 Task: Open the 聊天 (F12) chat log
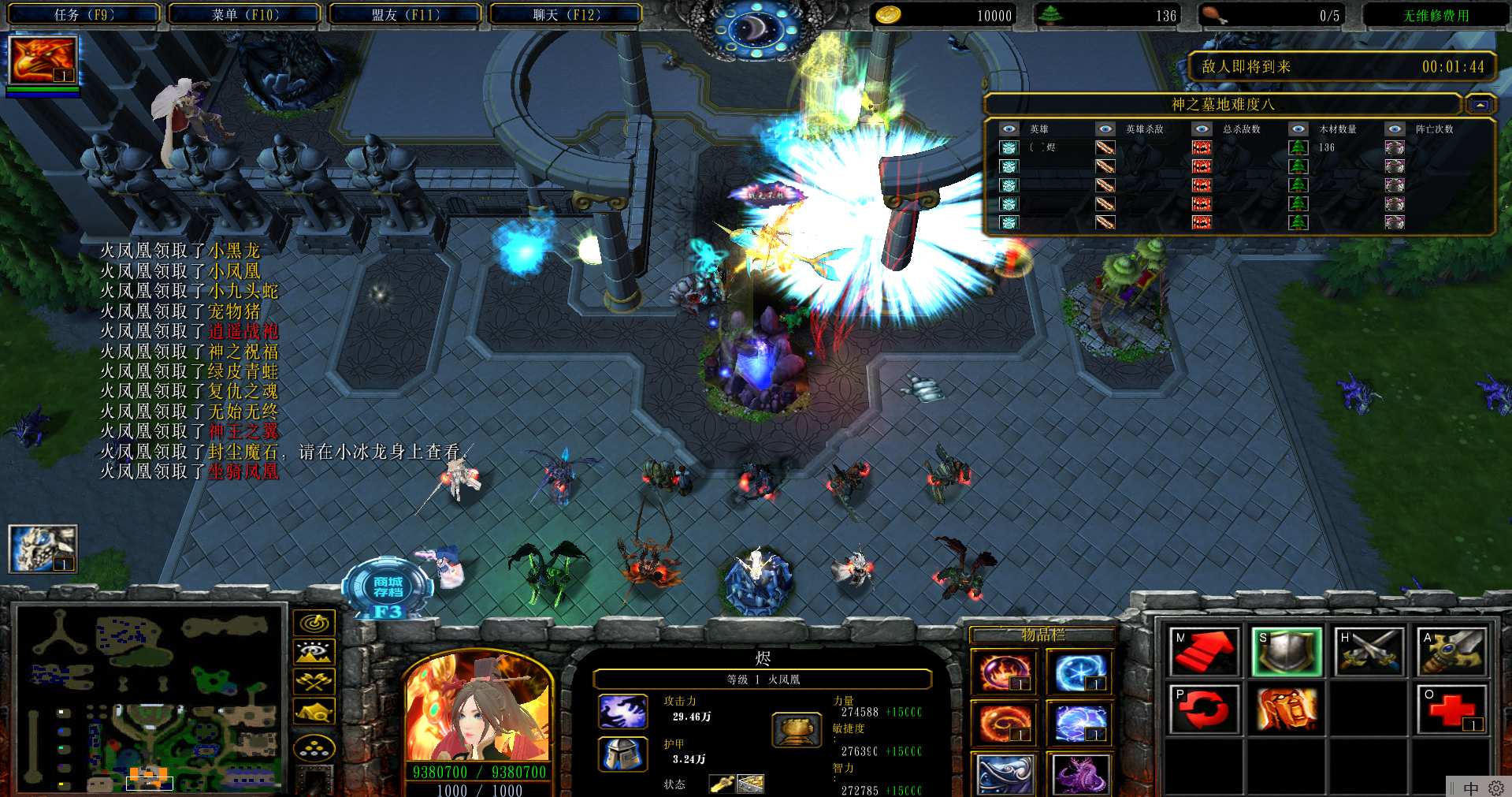(x=566, y=14)
